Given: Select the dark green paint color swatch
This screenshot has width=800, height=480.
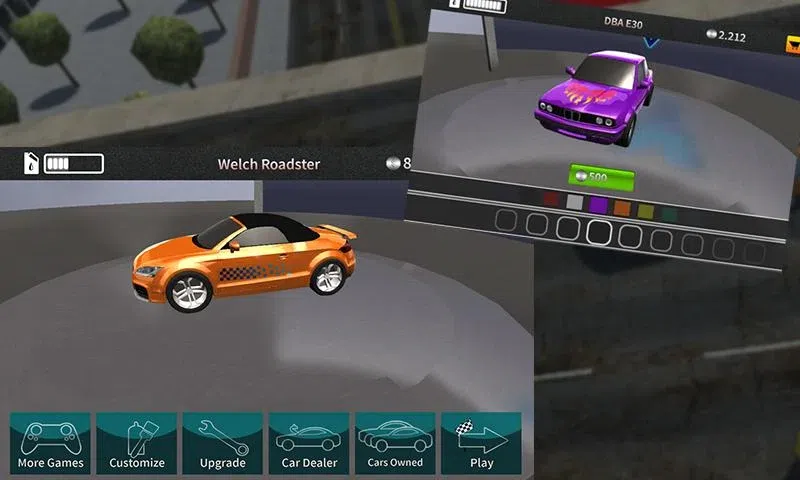Looking at the screenshot, I should click(669, 214).
